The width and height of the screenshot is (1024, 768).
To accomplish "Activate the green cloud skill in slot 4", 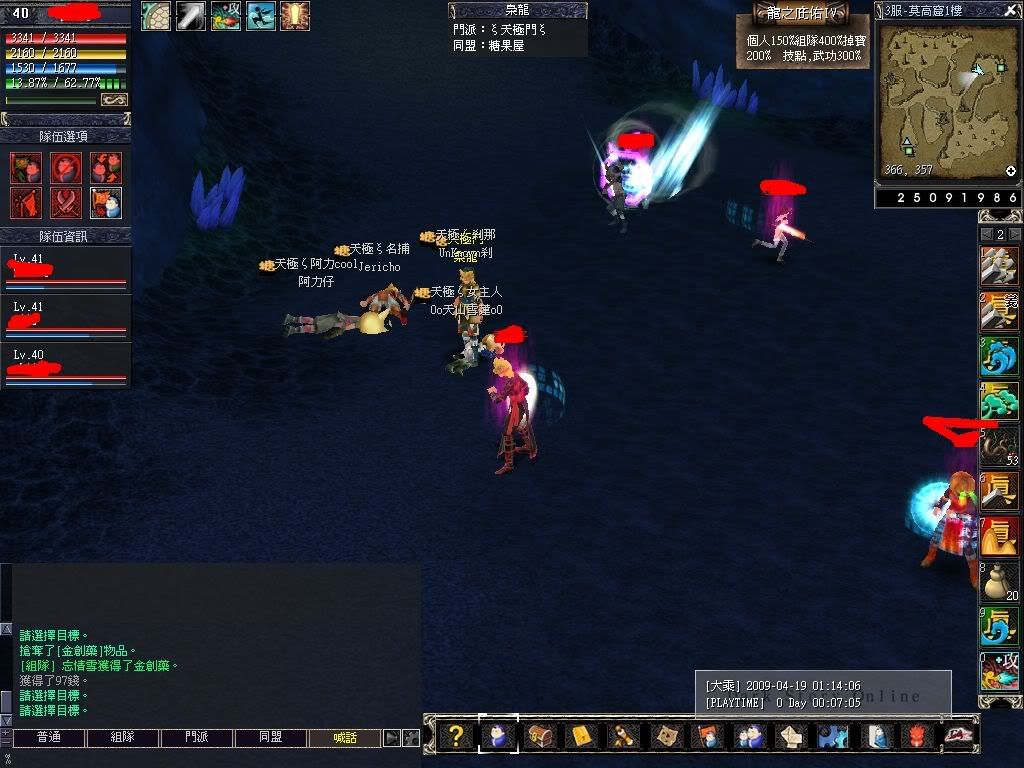I will pyautogui.click(x=999, y=401).
